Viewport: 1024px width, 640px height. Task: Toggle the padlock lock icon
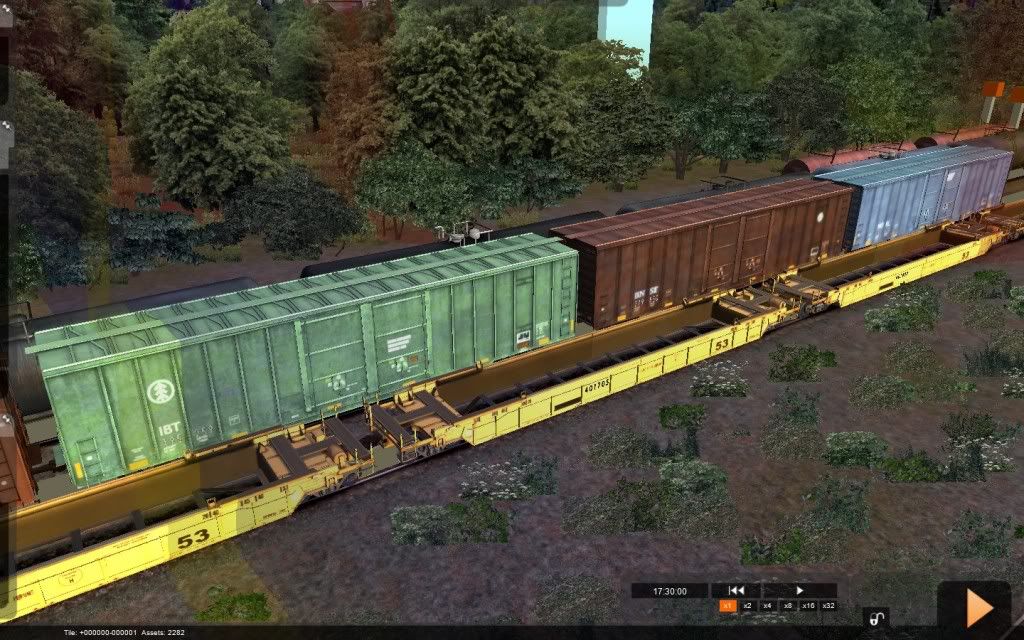(x=876, y=617)
